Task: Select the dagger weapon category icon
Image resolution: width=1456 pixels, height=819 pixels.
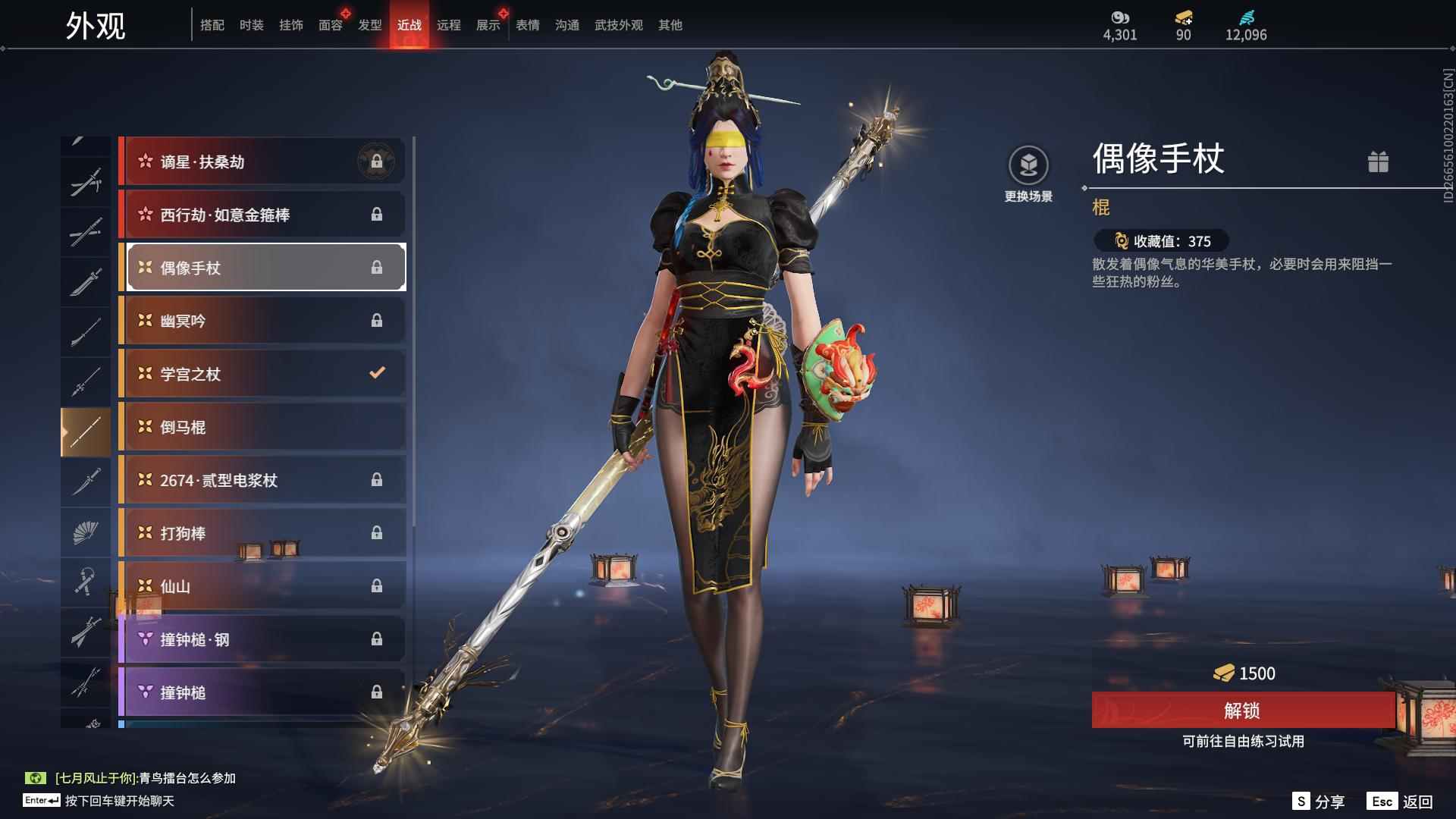Action: [86, 481]
